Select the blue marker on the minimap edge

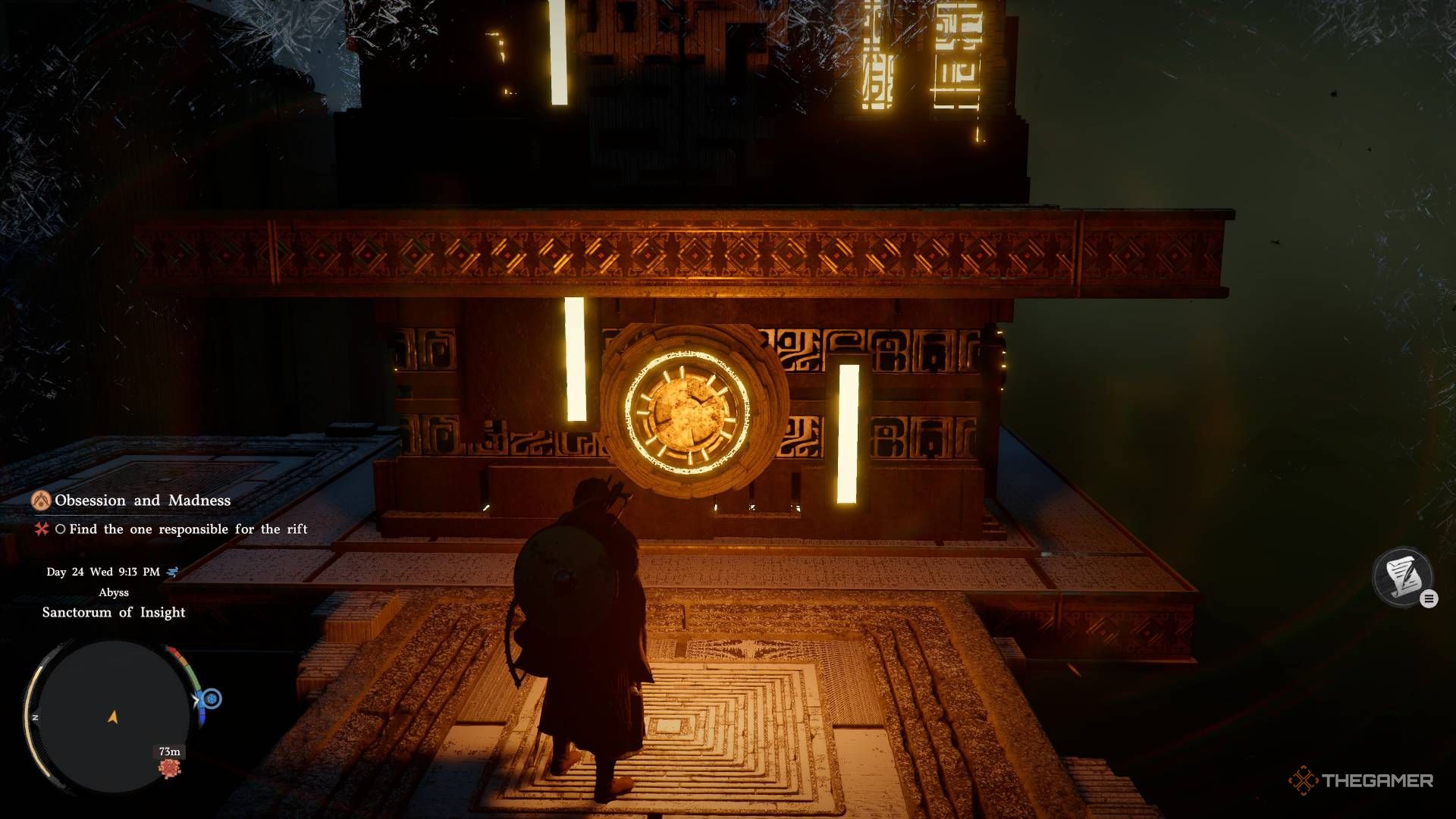click(212, 698)
